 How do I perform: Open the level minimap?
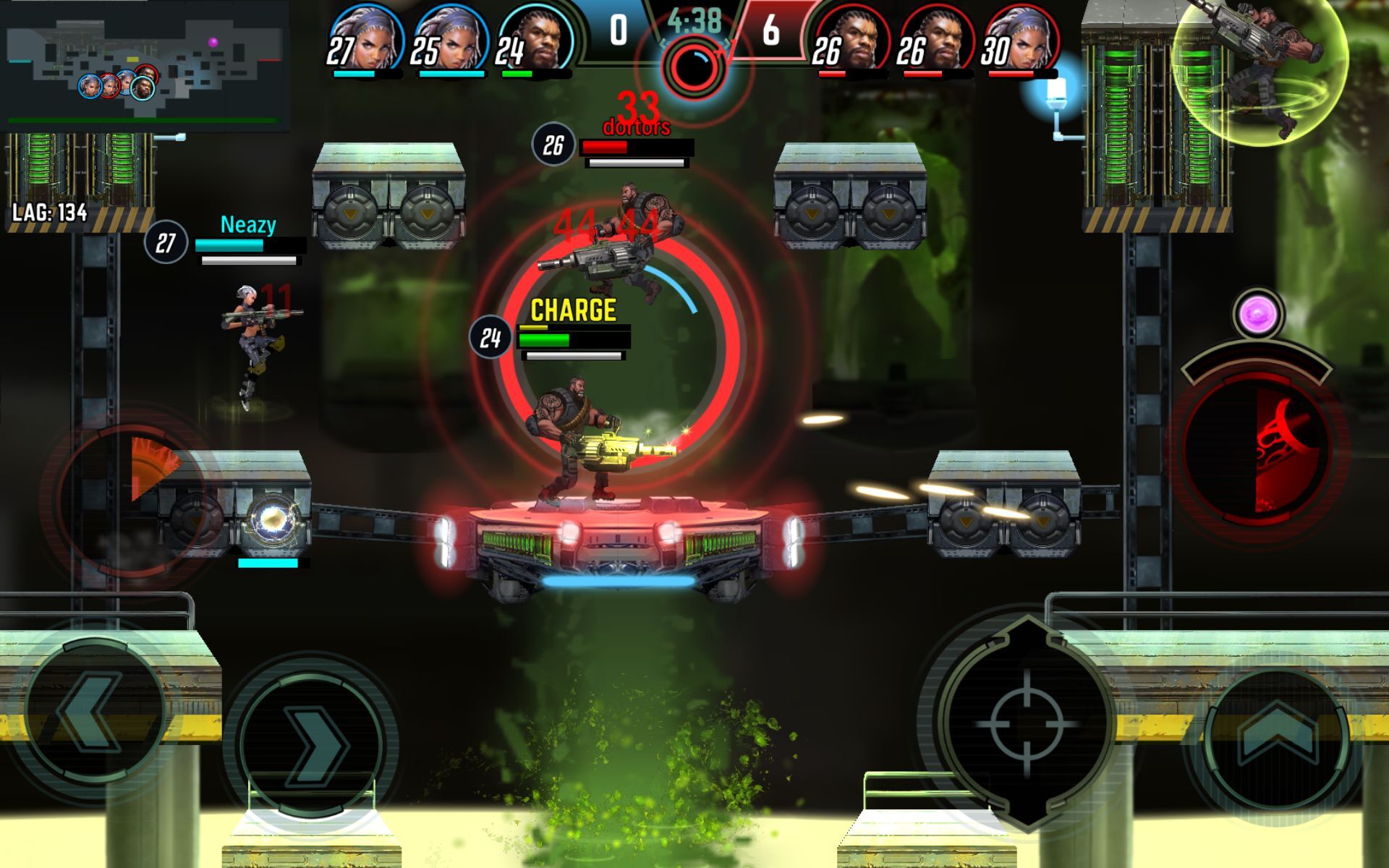pos(145,67)
